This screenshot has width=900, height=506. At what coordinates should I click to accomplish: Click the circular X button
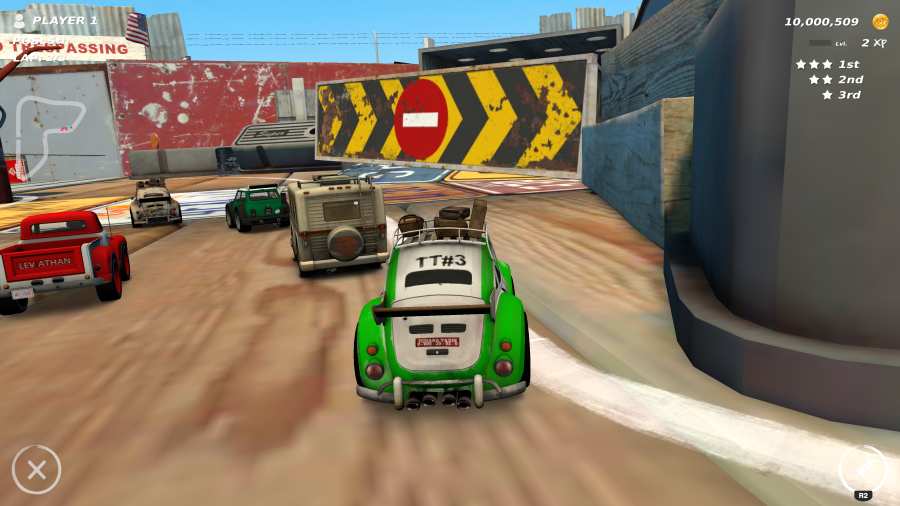(x=36, y=469)
